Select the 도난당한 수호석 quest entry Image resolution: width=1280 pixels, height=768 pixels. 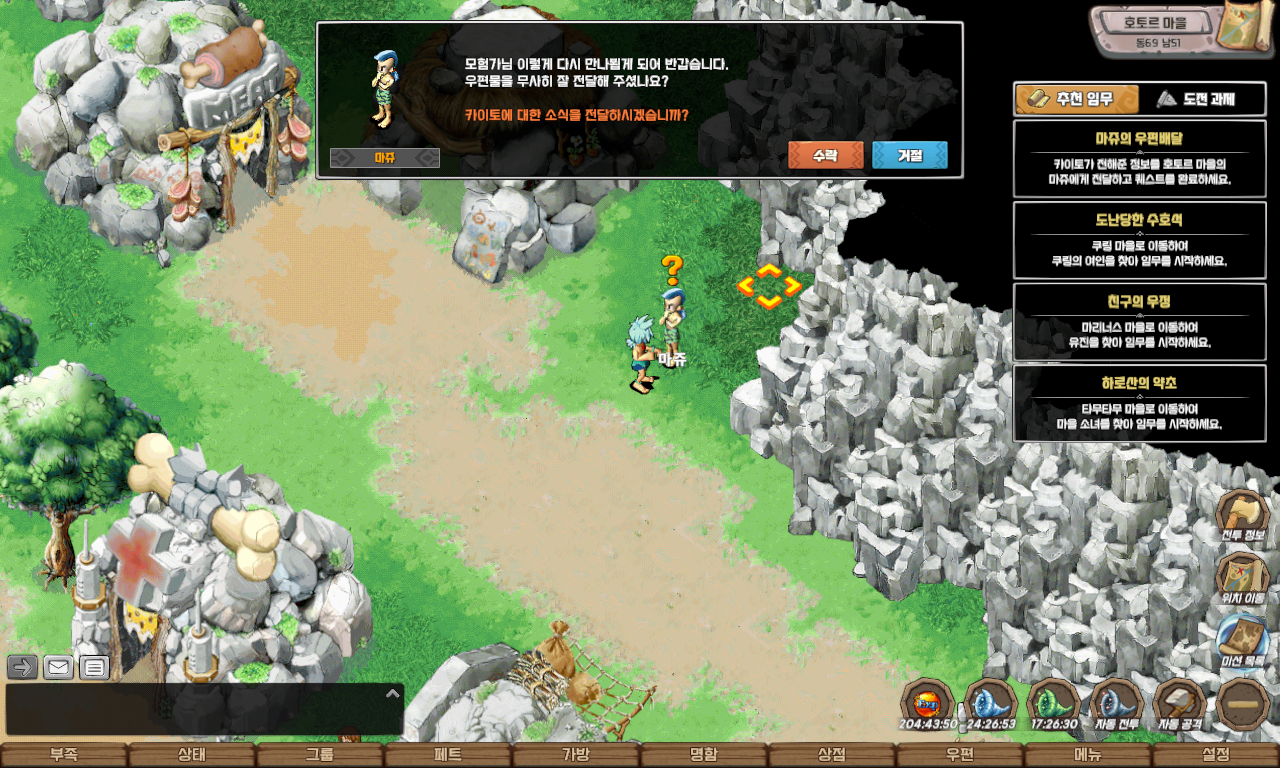pos(1139,240)
